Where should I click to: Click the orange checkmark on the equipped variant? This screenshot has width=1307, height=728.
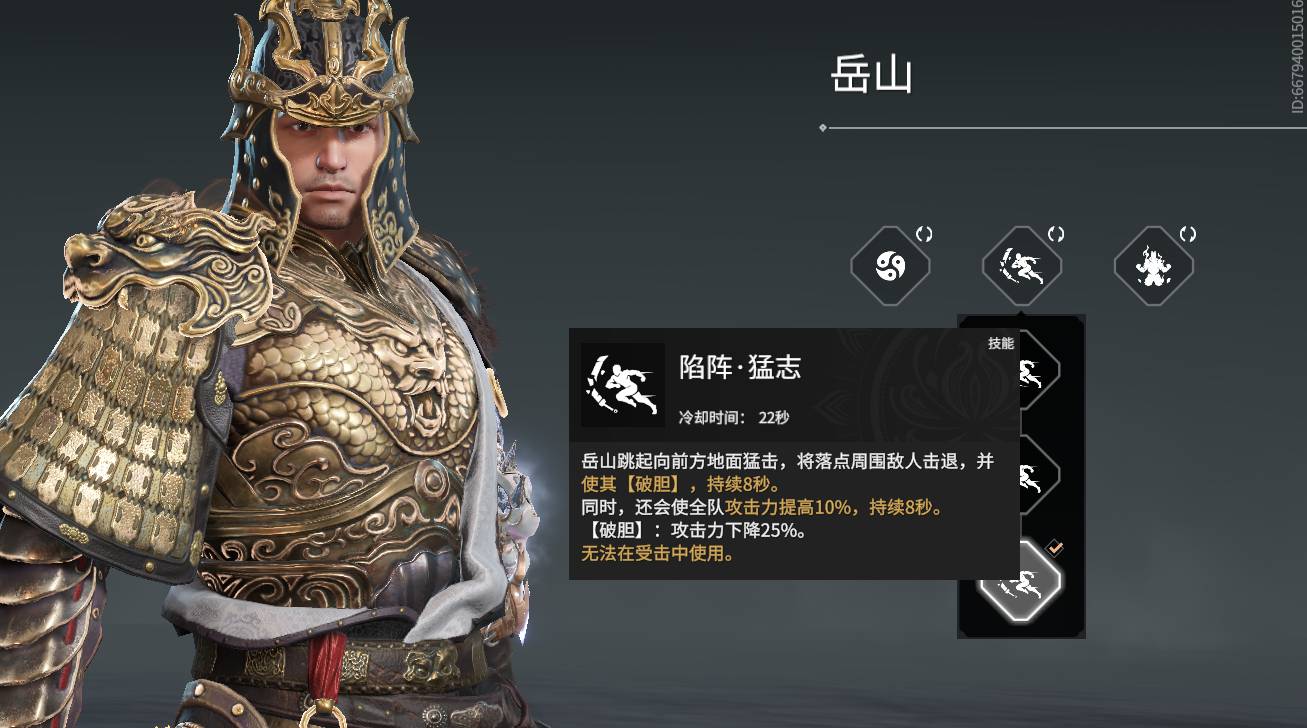(1053, 549)
